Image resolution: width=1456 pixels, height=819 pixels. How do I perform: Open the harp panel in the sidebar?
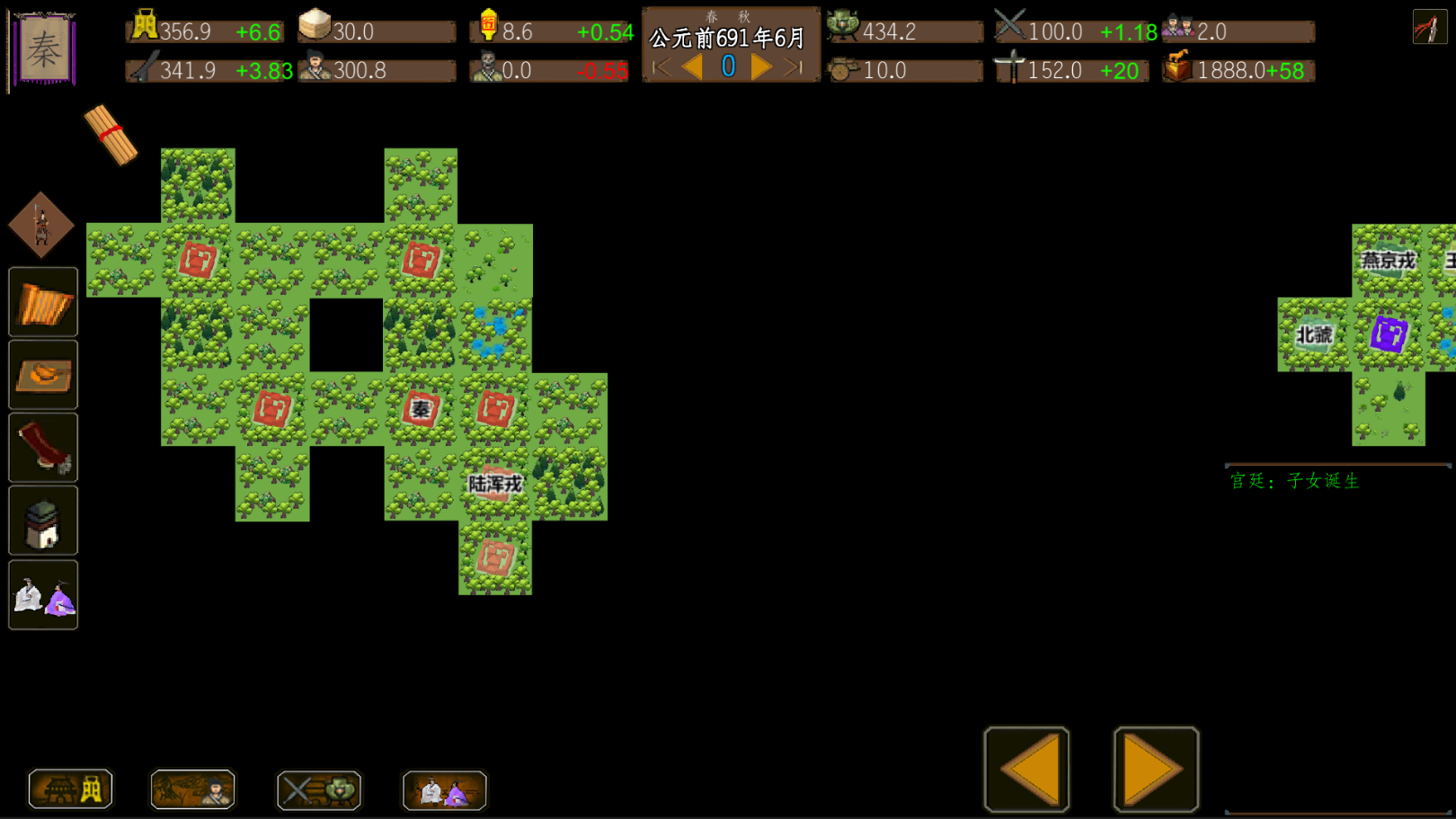[42, 301]
